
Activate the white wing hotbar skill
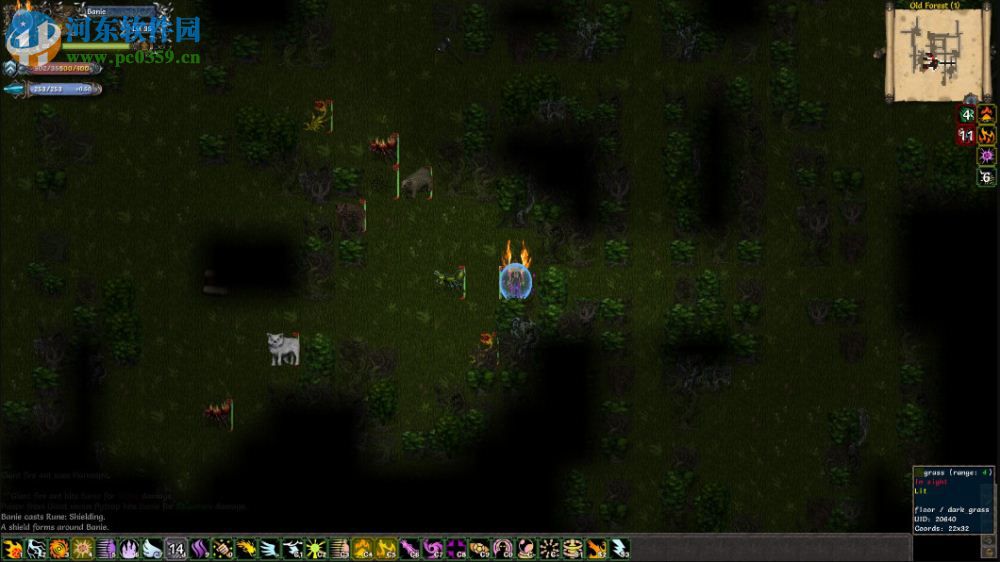(x=152, y=548)
